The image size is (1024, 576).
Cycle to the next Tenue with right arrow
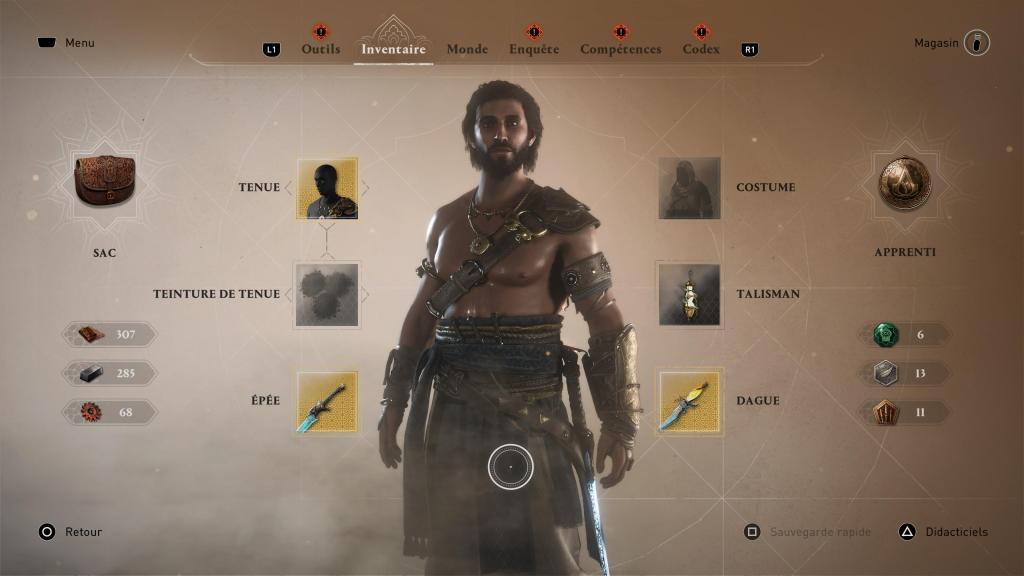[x=365, y=188]
